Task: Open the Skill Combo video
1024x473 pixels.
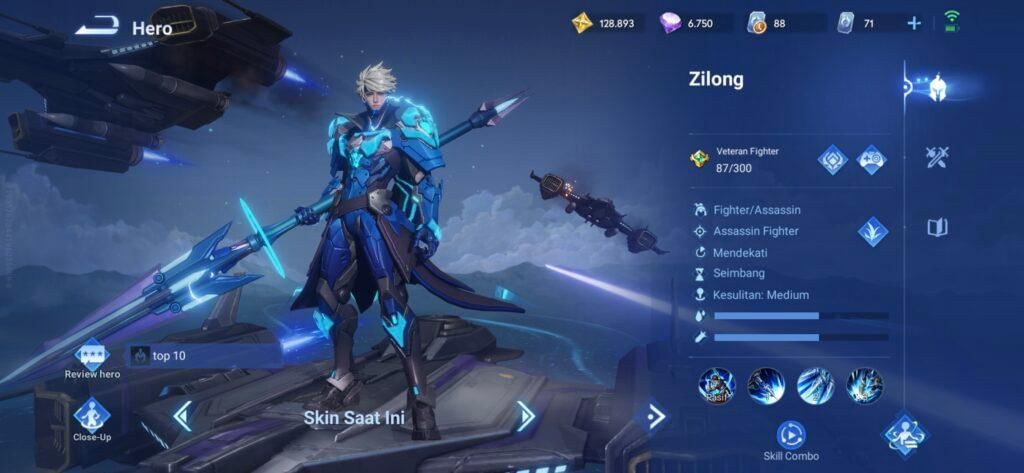Action: [x=790, y=435]
